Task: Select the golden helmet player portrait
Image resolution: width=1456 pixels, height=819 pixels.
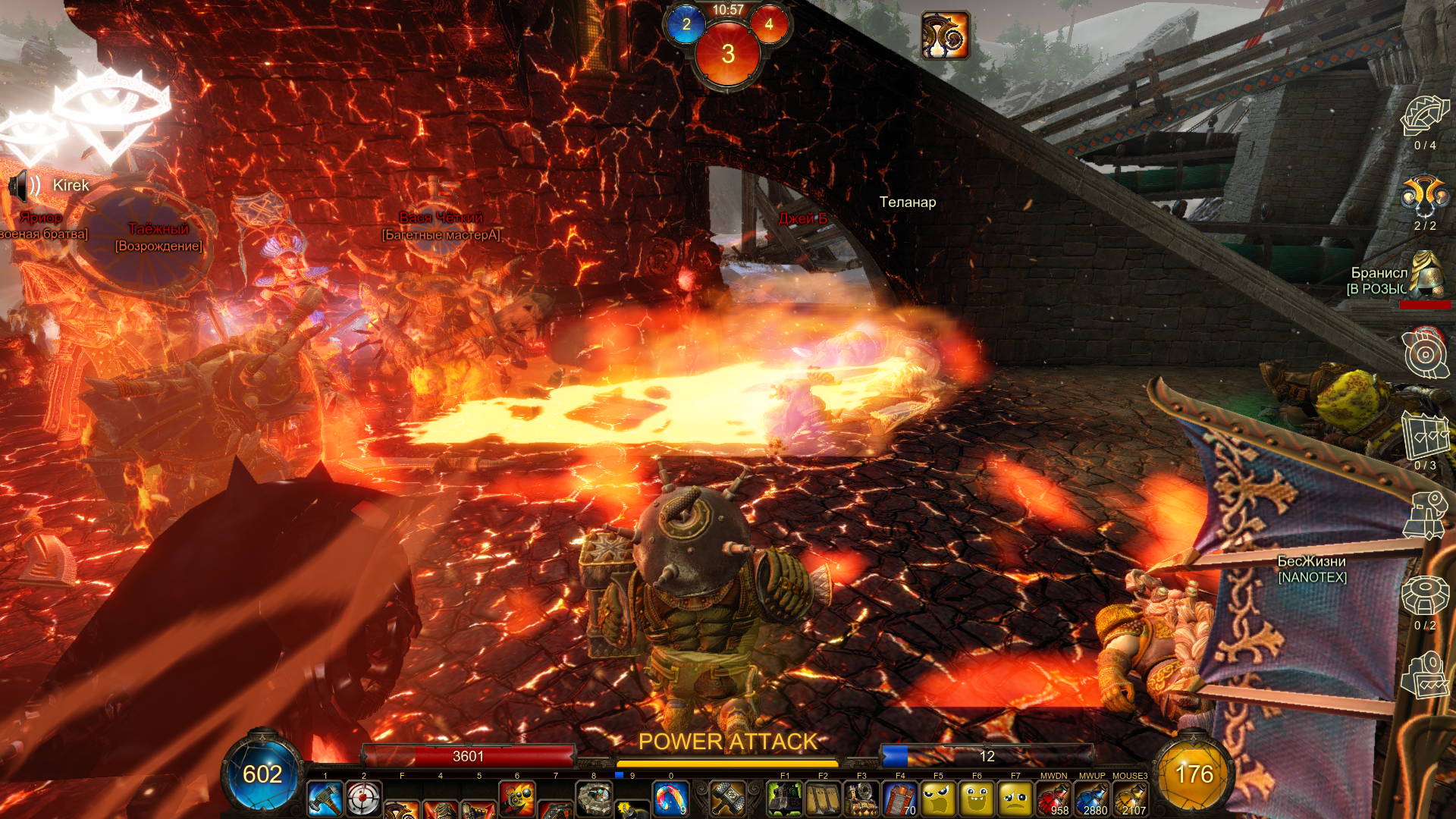Action: 1427,273
